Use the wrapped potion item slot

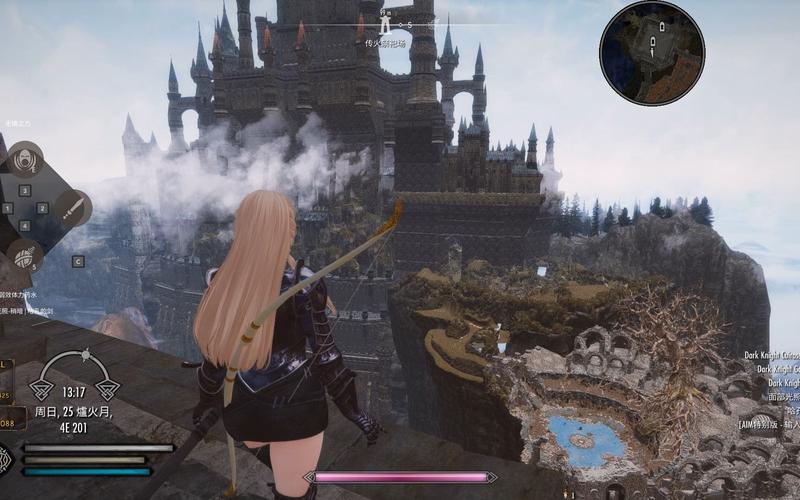[x=22, y=254]
